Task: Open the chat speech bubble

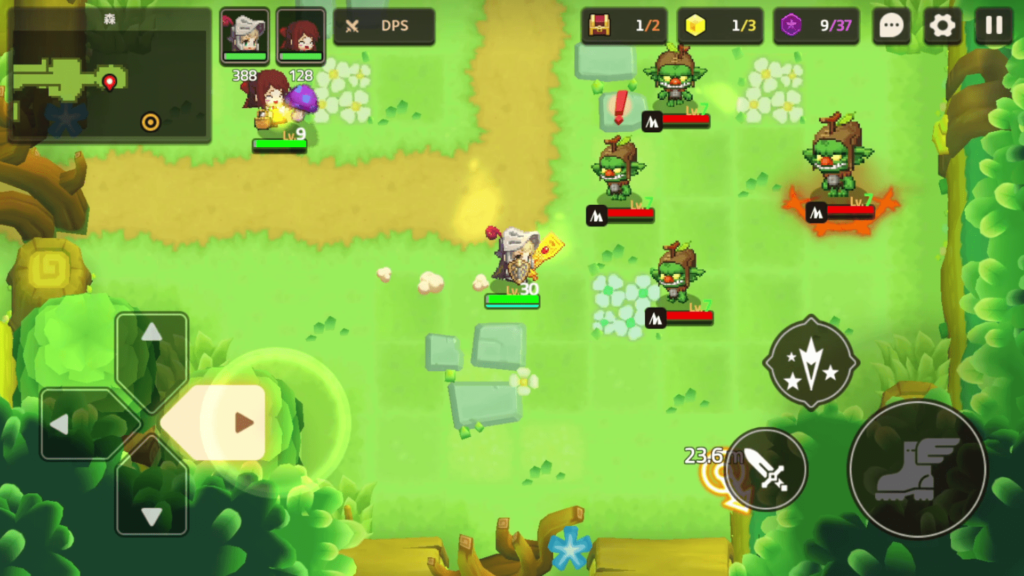Action: coord(890,26)
